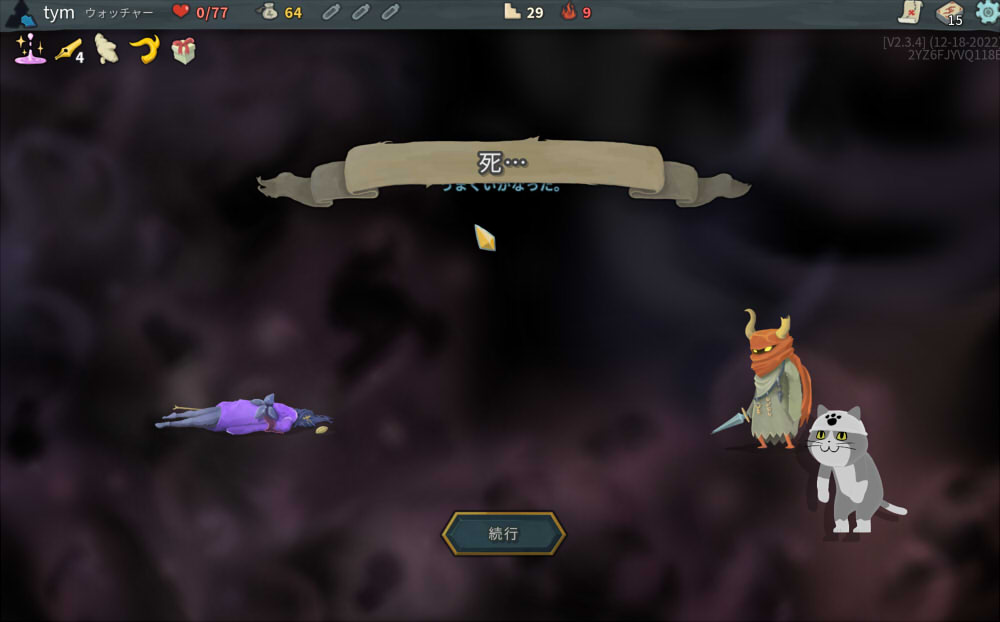Check the yellow banana relic

[144, 49]
